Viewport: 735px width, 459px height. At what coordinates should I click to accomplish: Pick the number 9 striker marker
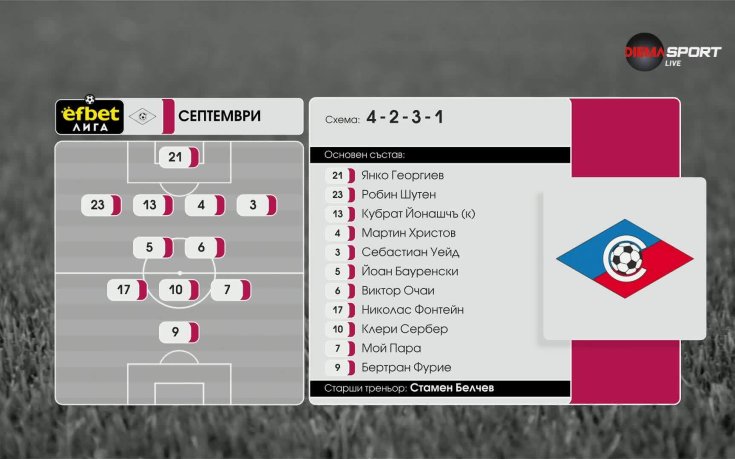[179, 333]
